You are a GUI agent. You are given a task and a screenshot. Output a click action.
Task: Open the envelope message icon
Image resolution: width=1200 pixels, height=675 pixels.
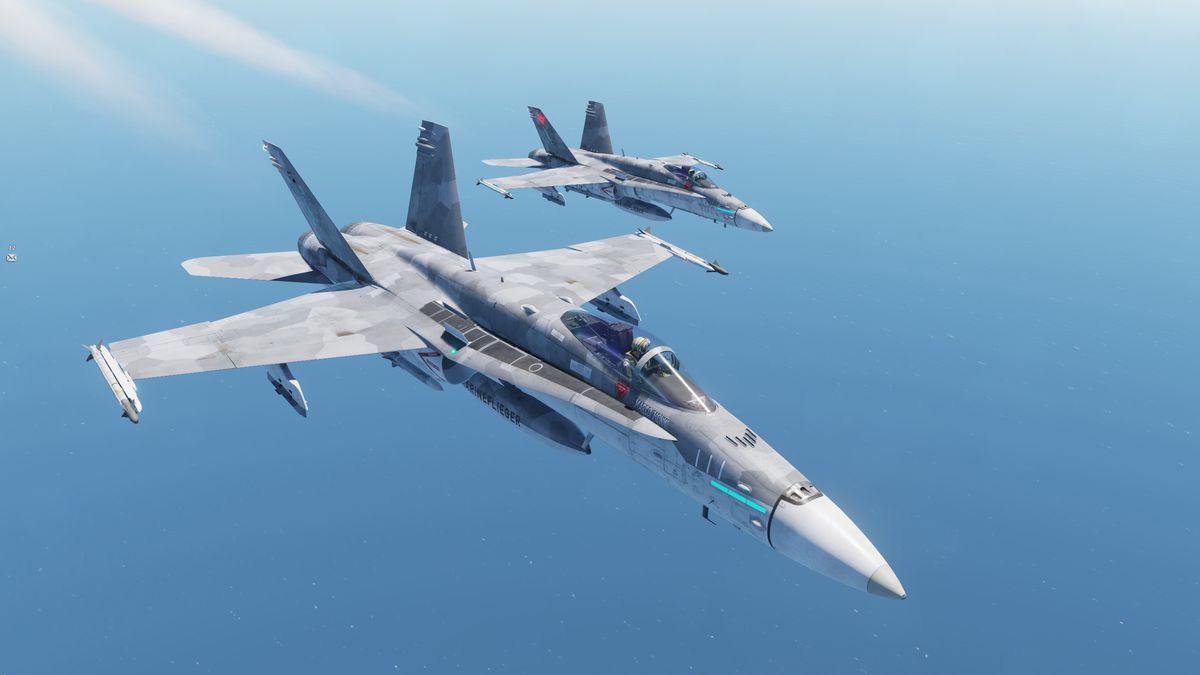(11, 257)
